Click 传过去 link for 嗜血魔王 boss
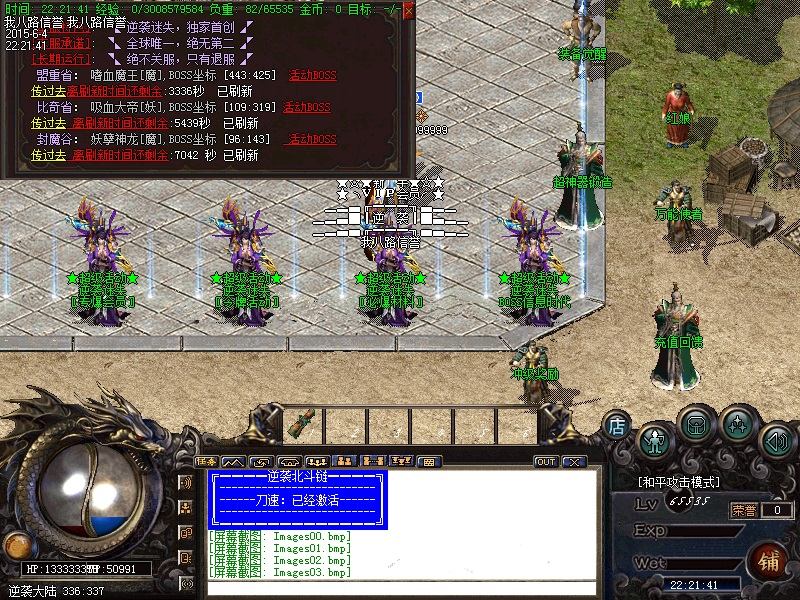This screenshot has width=800, height=600. 48,91
